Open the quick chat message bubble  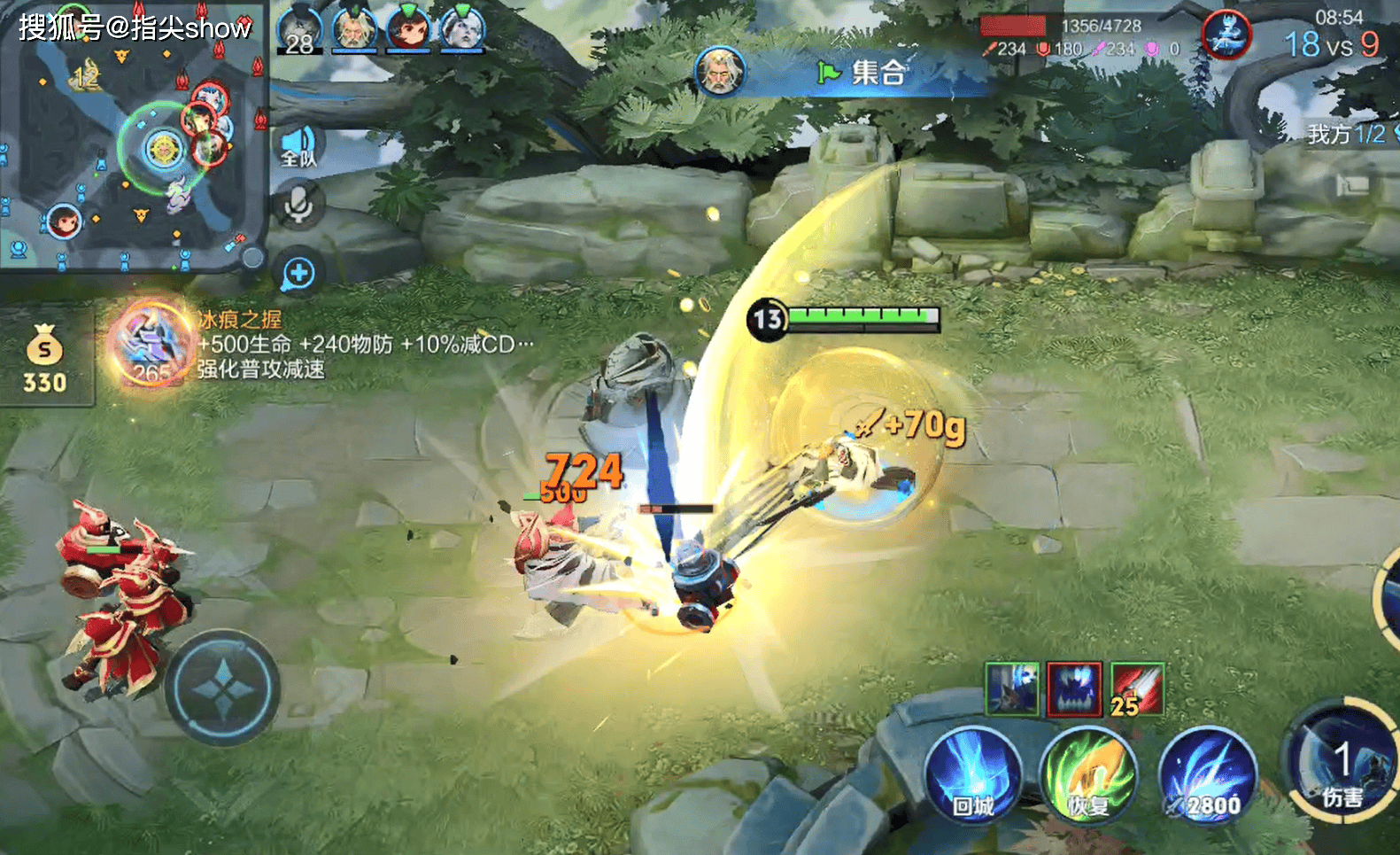point(298,273)
